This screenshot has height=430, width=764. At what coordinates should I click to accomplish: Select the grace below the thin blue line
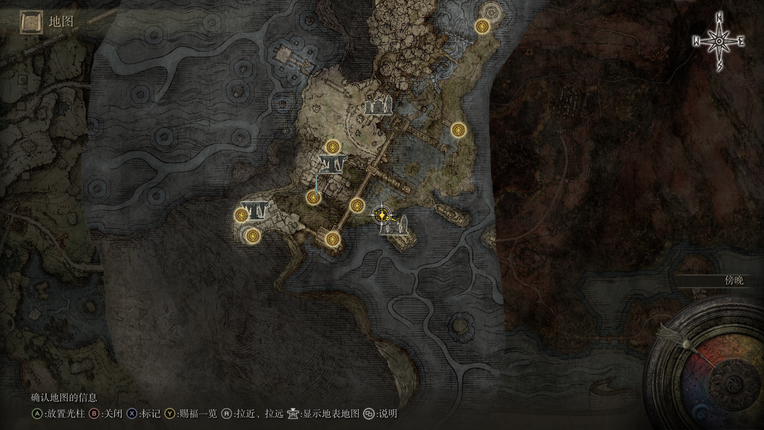point(313,197)
